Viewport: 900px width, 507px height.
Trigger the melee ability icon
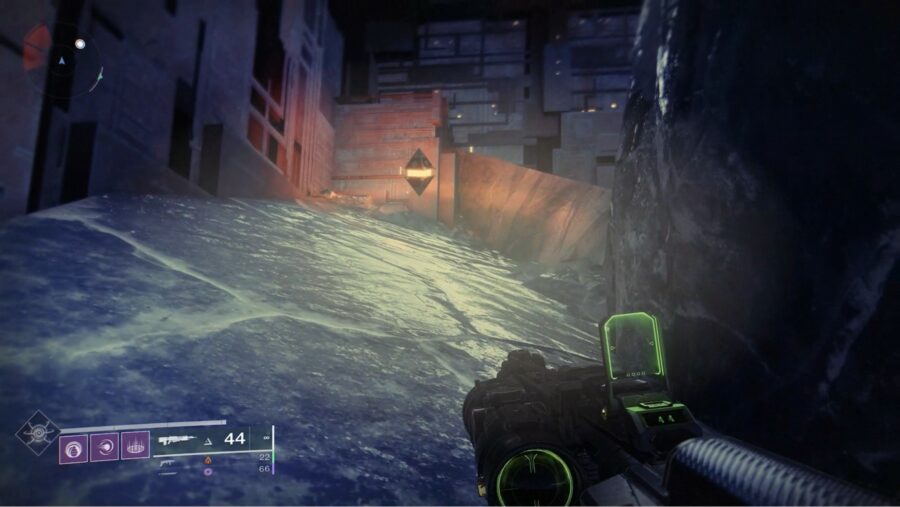pyautogui.click(x=104, y=446)
